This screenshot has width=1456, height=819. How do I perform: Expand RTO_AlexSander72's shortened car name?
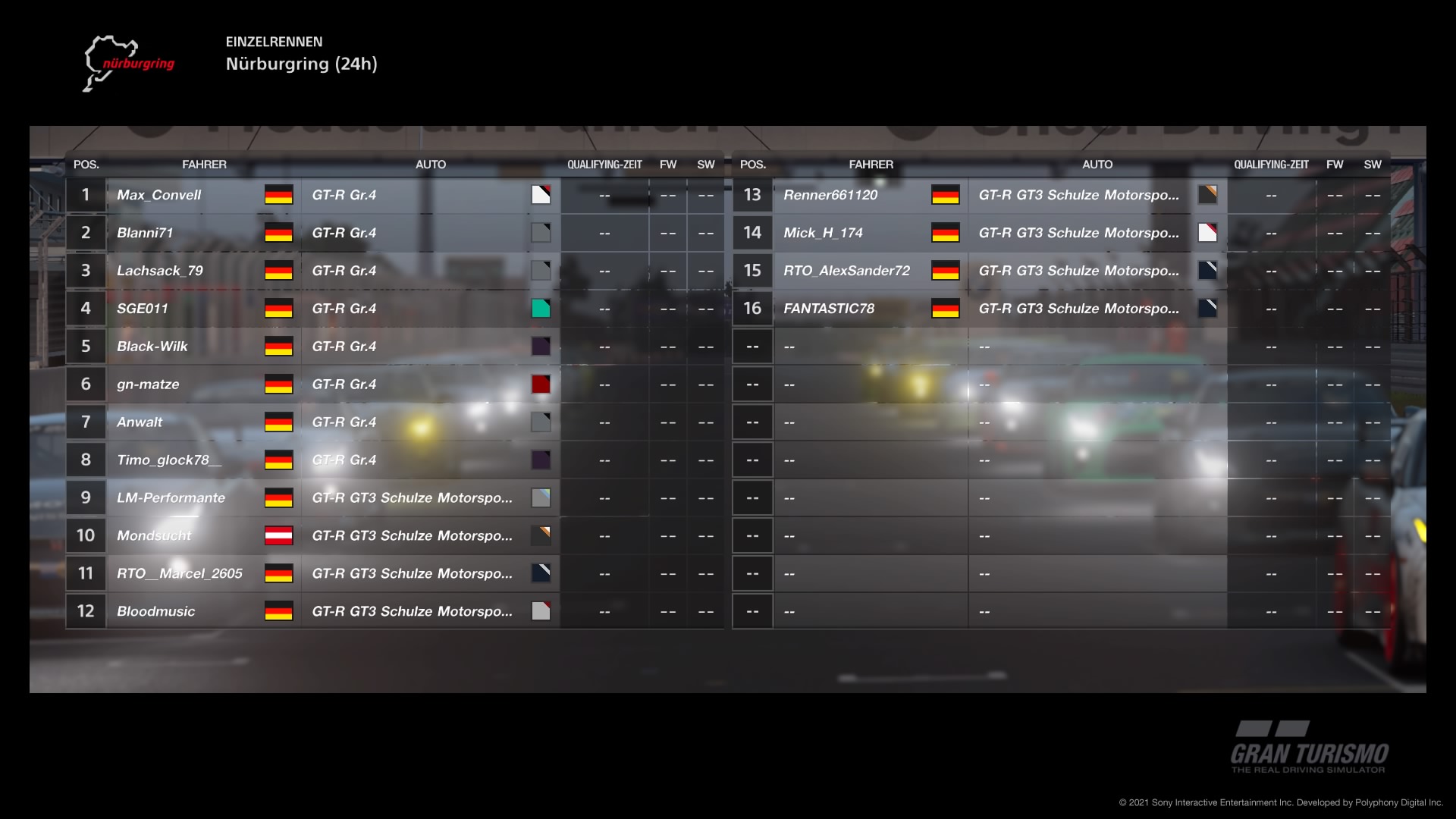point(1080,271)
